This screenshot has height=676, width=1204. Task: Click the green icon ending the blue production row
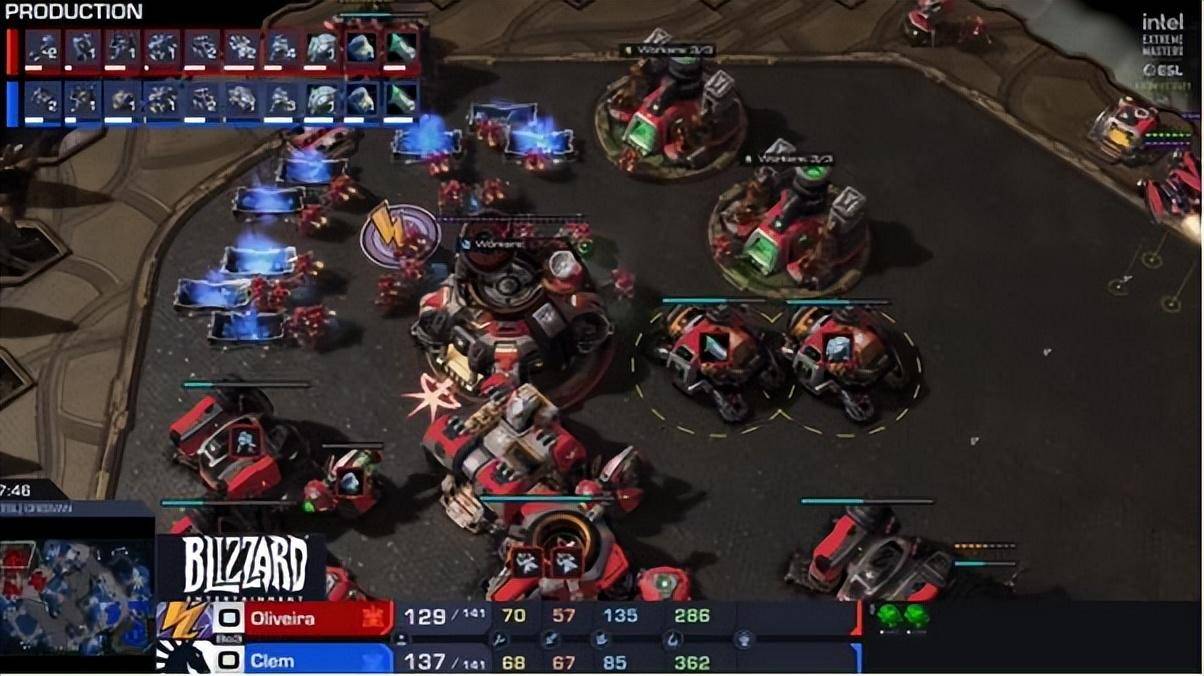(401, 100)
